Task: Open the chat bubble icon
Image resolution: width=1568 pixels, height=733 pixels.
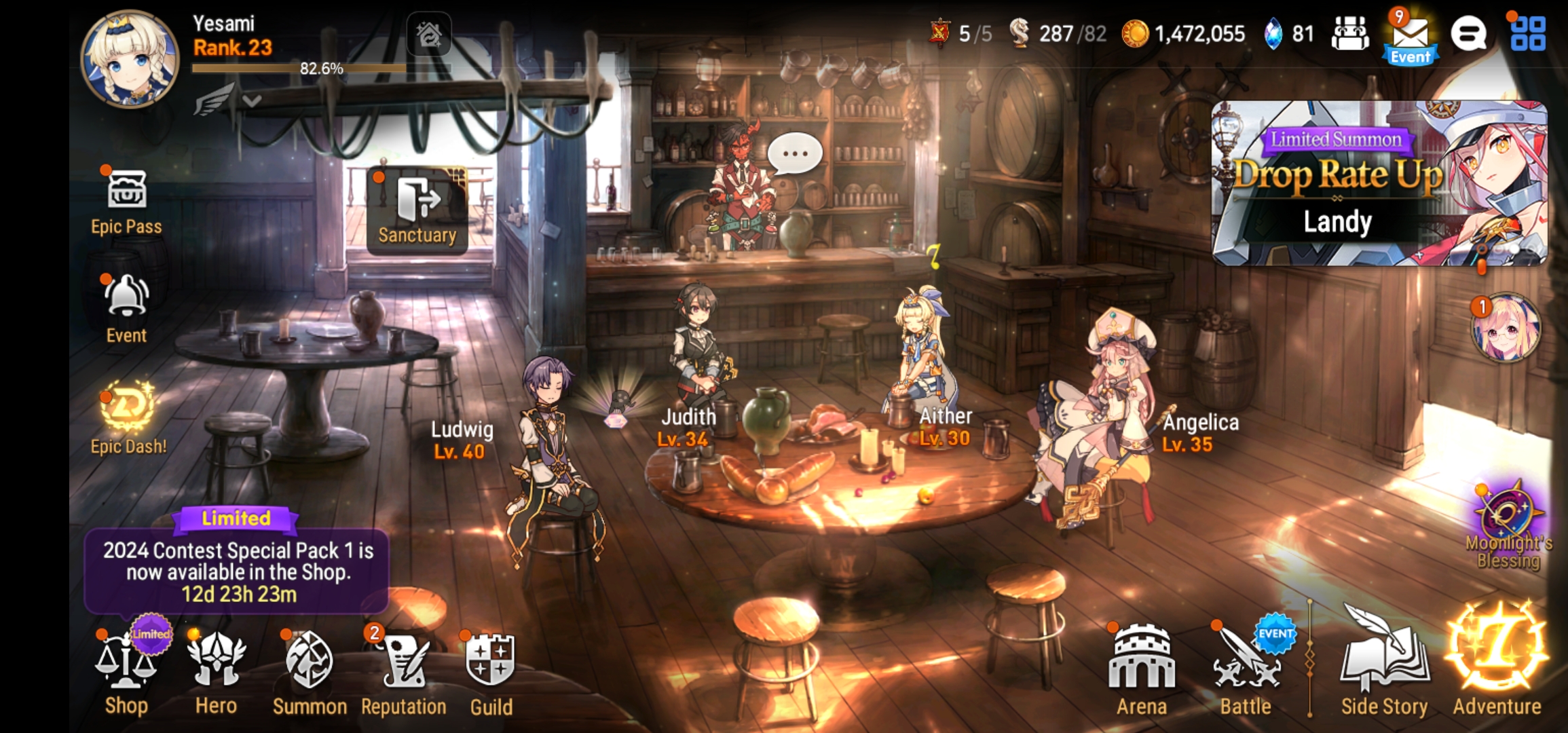Action: point(1468,34)
